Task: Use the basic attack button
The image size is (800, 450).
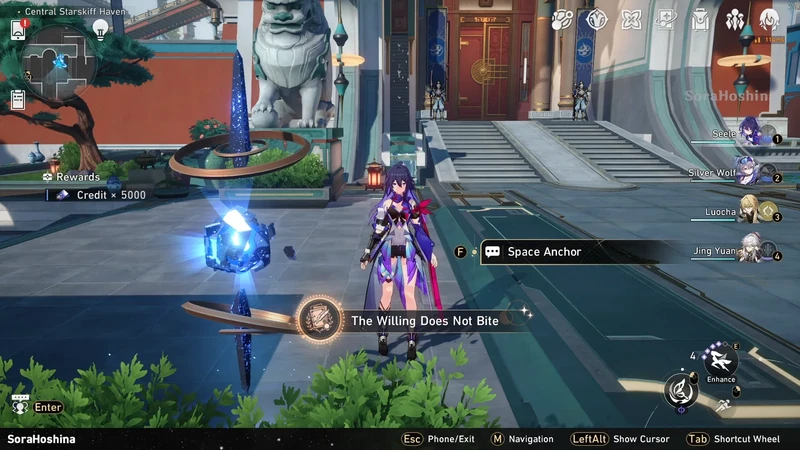Action: [x=681, y=390]
